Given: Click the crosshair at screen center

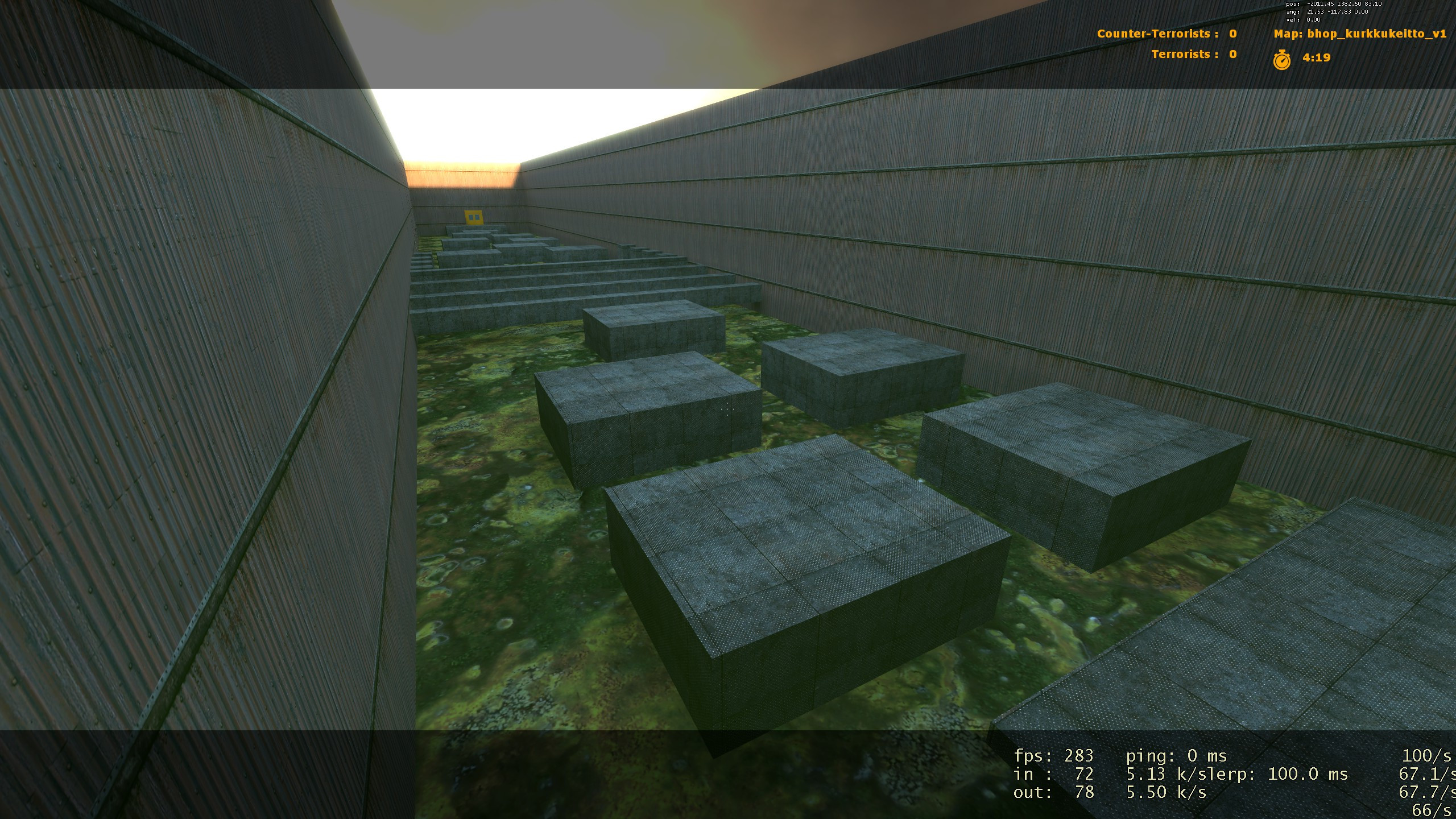Looking at the screenshot, I should (727, 408).
